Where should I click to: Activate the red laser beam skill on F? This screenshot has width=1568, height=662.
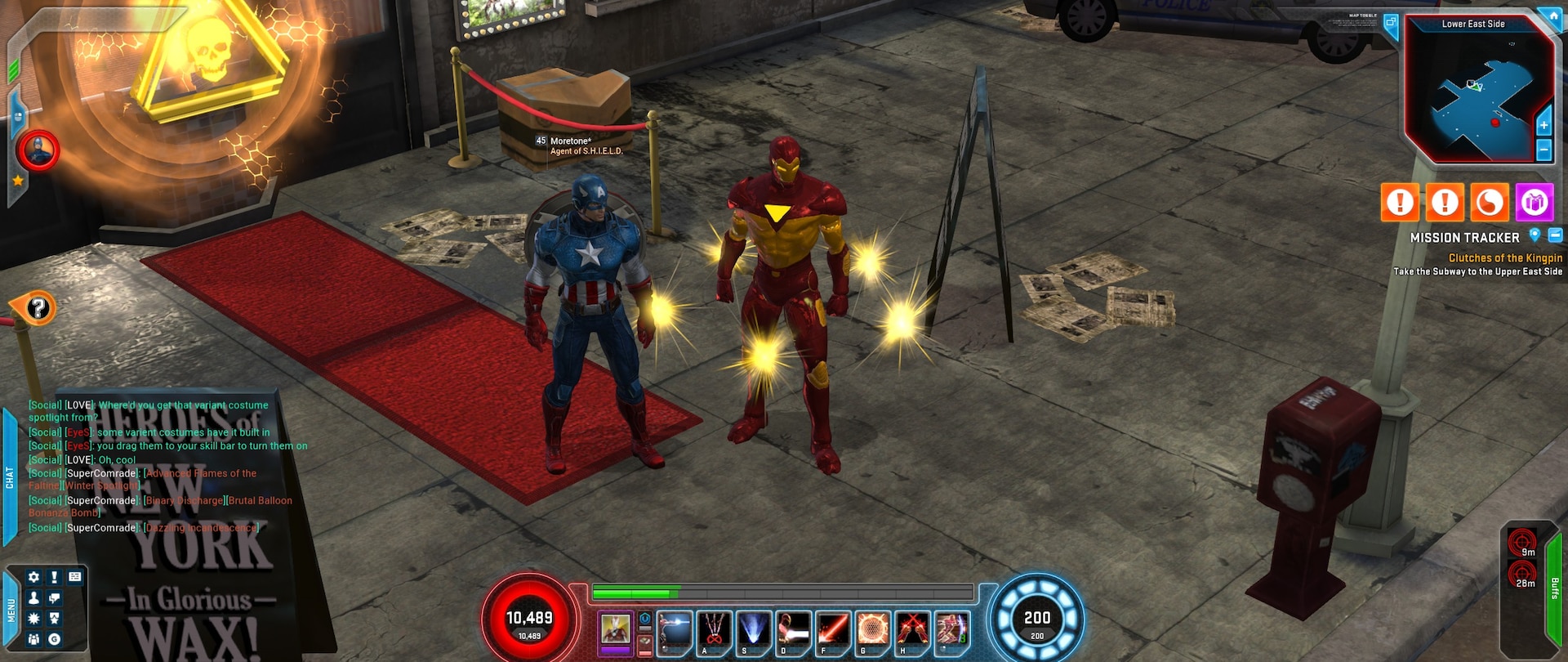pos(832,631)
